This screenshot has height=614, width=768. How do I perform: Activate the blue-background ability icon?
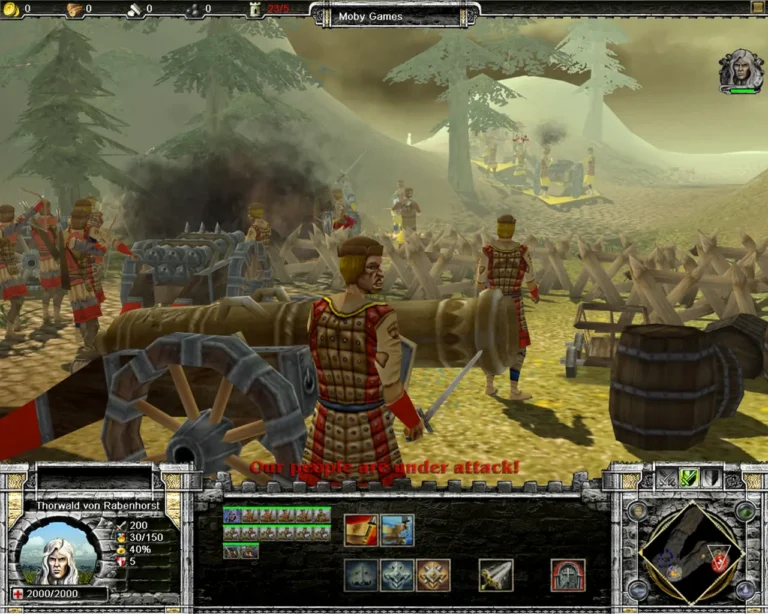coord(397,530)
